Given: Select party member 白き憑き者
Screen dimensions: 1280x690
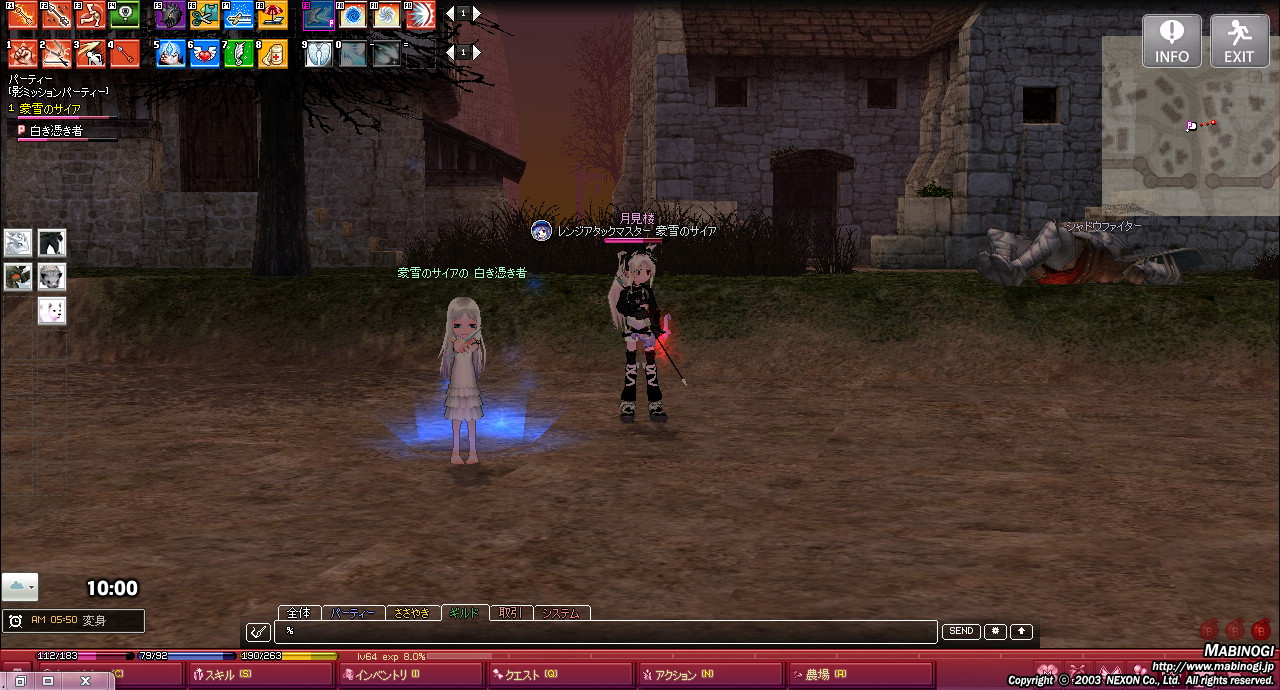Looking at the screenshot, I should pyautogui.click(x=56, y=130).
